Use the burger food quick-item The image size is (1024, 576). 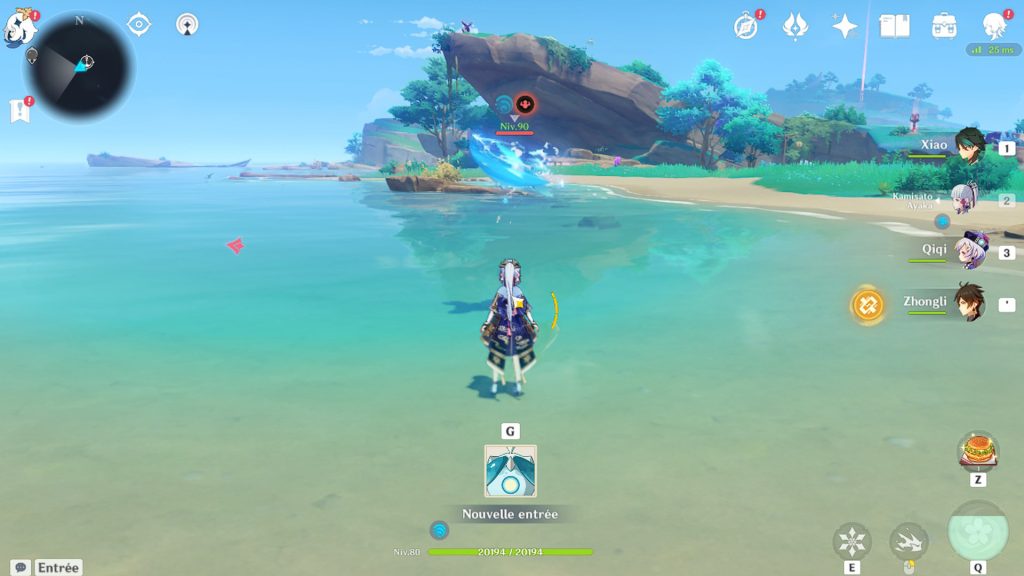pos(977,452)
